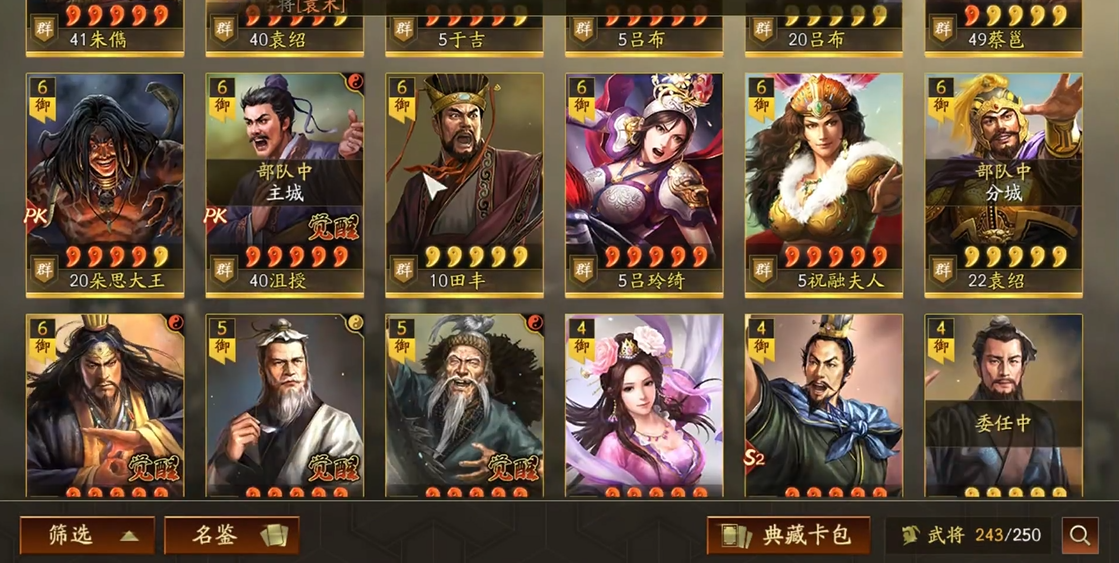Select the 于吉 card

point(465,27)
